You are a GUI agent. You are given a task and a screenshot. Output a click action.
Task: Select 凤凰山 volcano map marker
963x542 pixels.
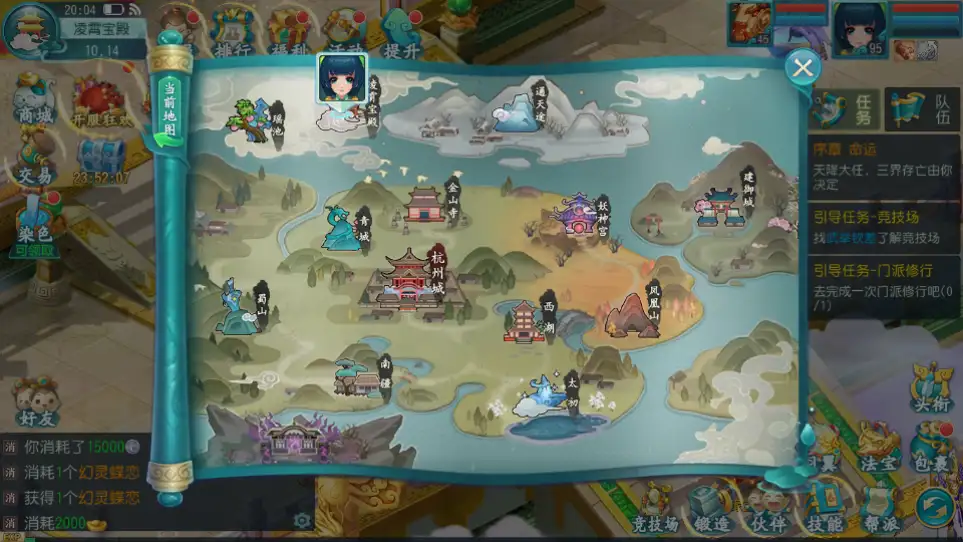point(634,314)
